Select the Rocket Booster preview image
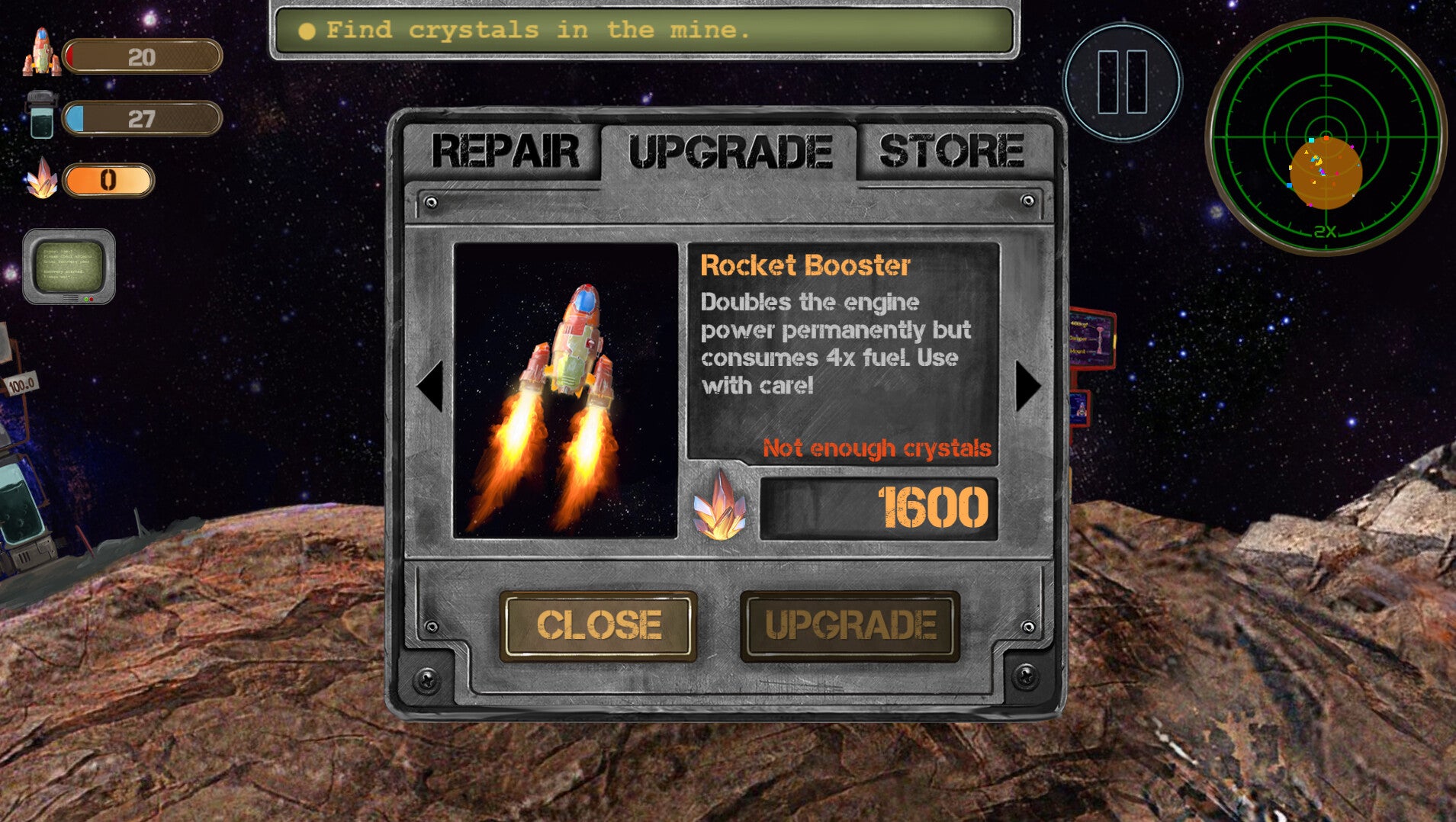1456x822 pixels. point(565,390)
